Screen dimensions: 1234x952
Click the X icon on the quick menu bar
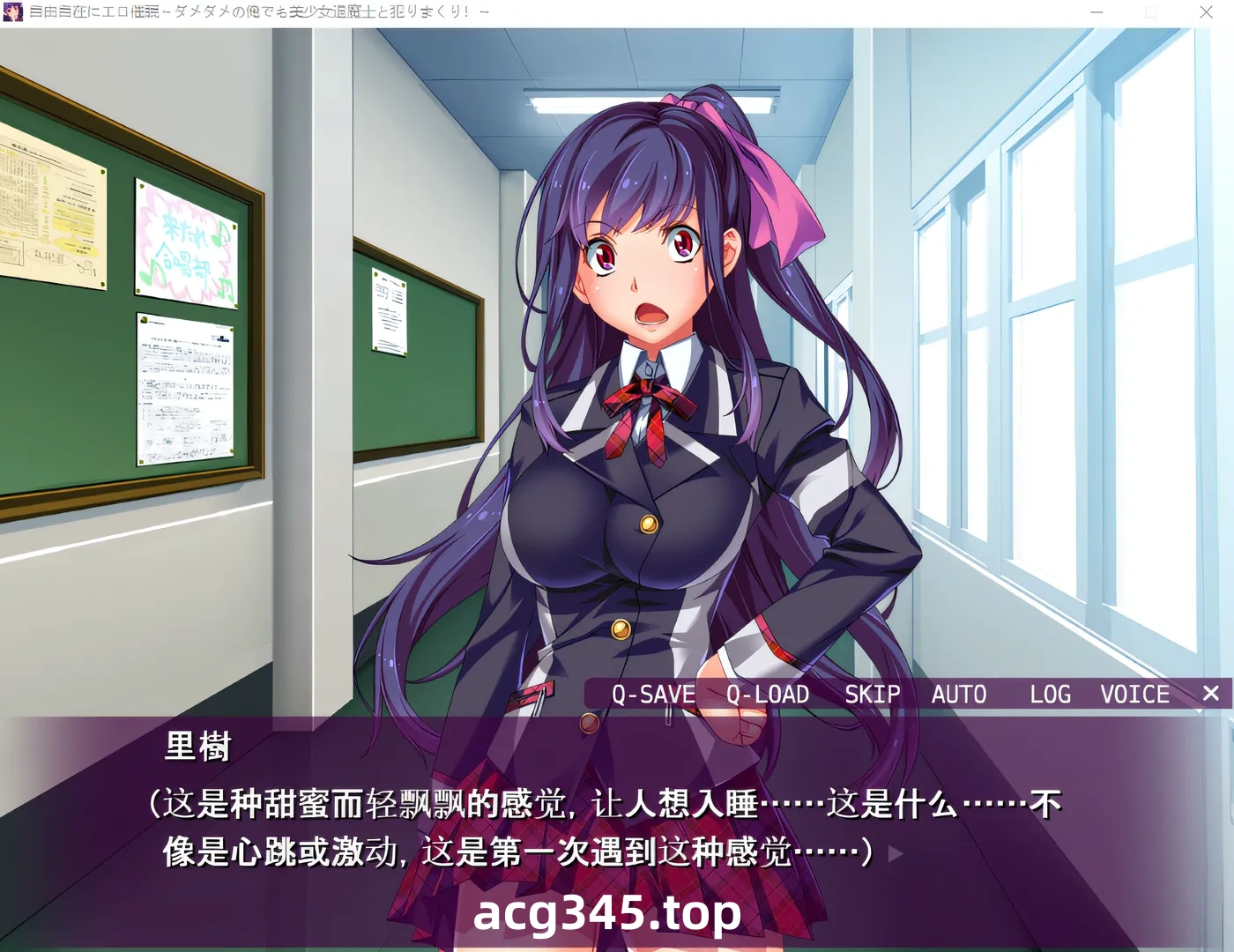click(1211, 694)
